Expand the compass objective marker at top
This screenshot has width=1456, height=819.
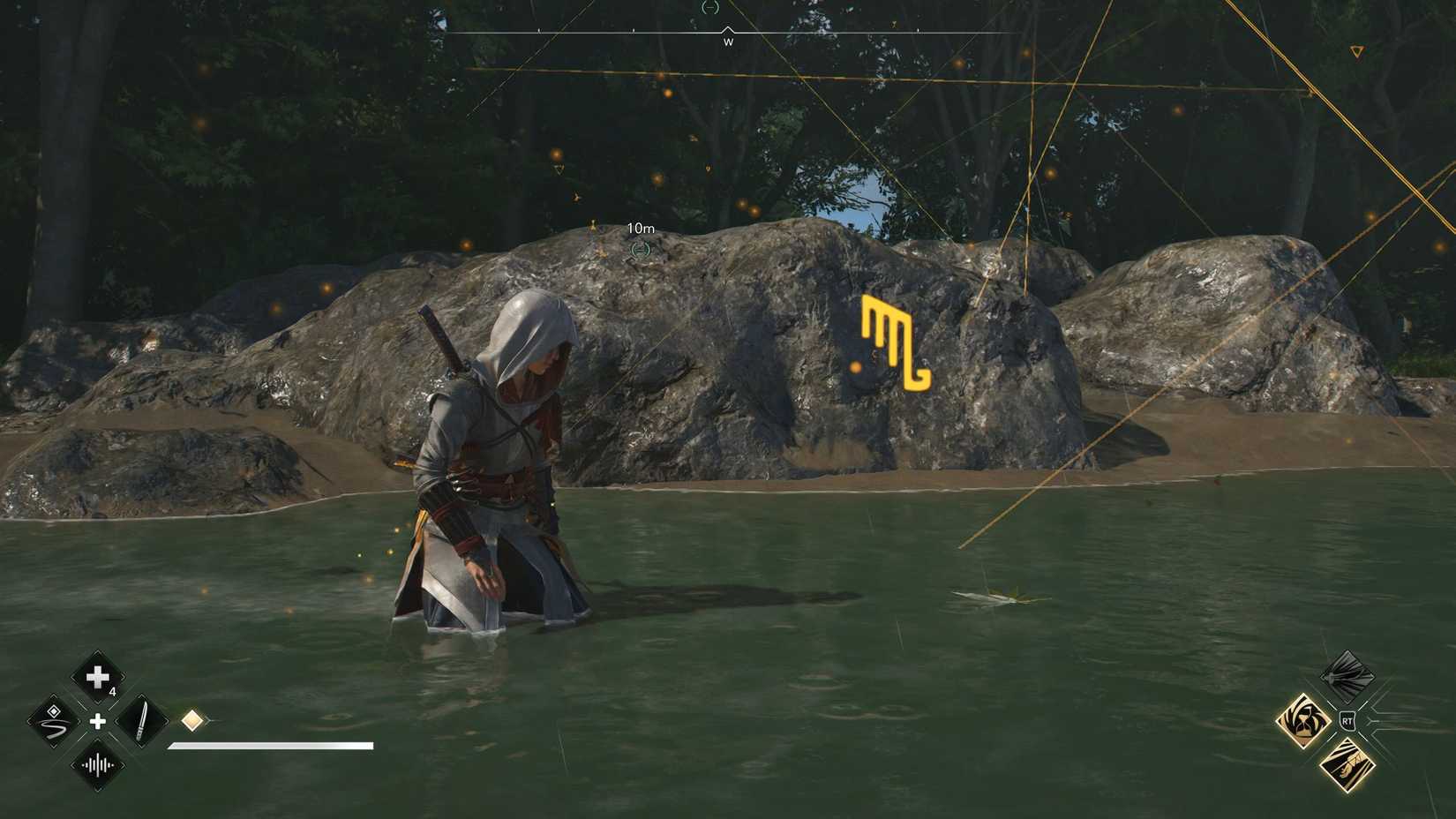click(711, 7)
